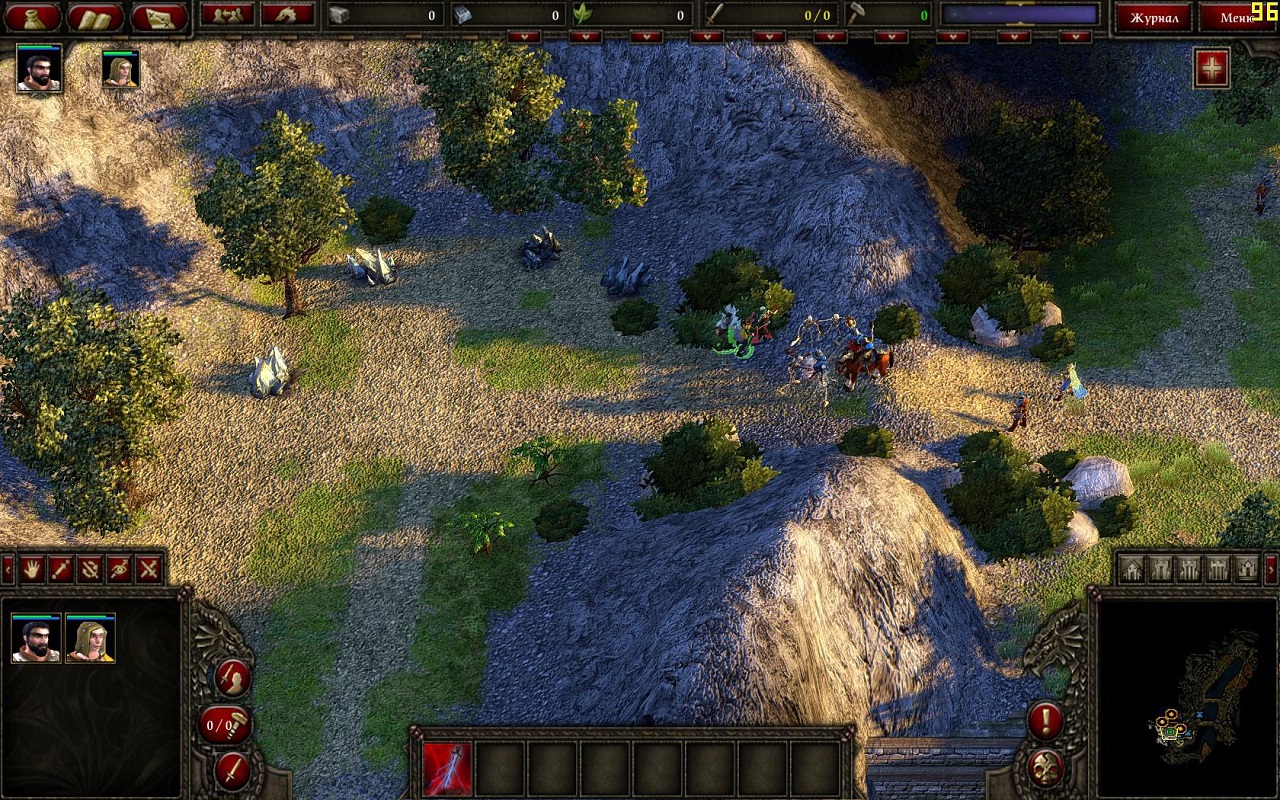Click the two-figures exchange button
1280x800 pixels.
coord(227,14)
